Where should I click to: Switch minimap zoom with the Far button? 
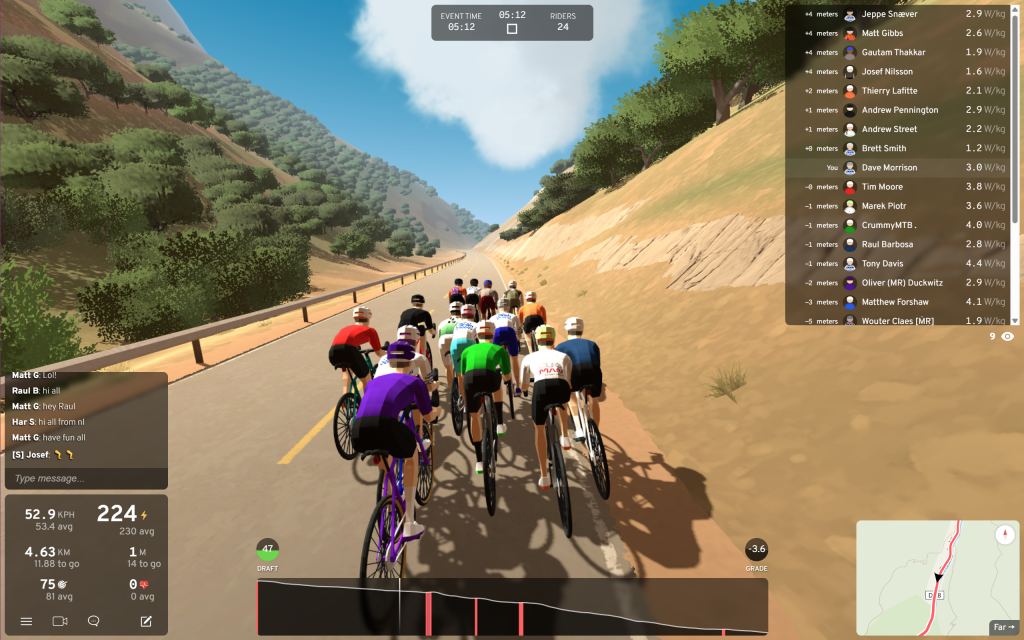pos(1003,627)
